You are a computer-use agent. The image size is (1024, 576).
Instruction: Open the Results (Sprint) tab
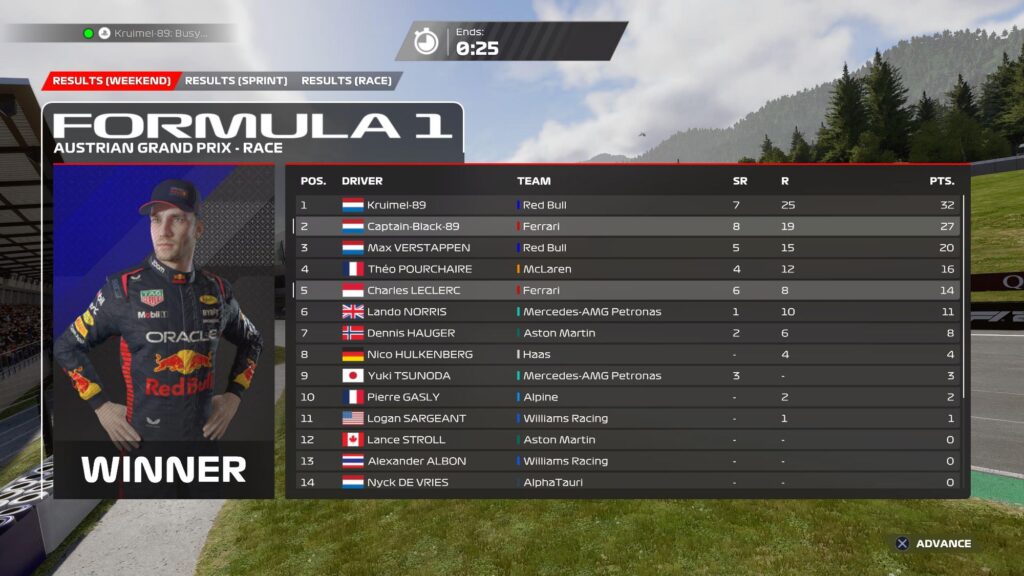[236, 81]
